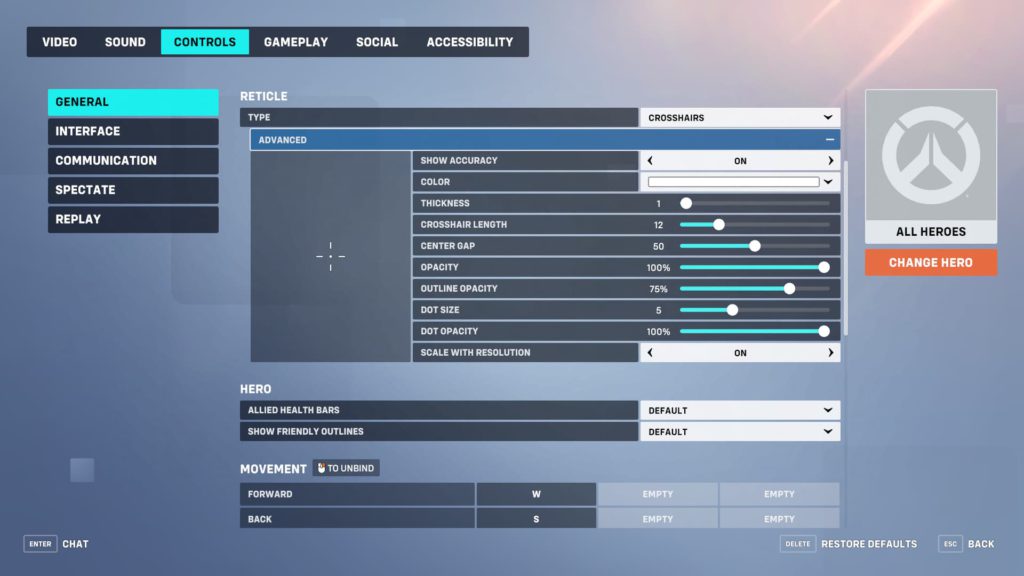This screenshot has width=1024, height=576.
Task: Open the reticle Type dropdown
Action: pyautogui.click(x=739, y=118)
